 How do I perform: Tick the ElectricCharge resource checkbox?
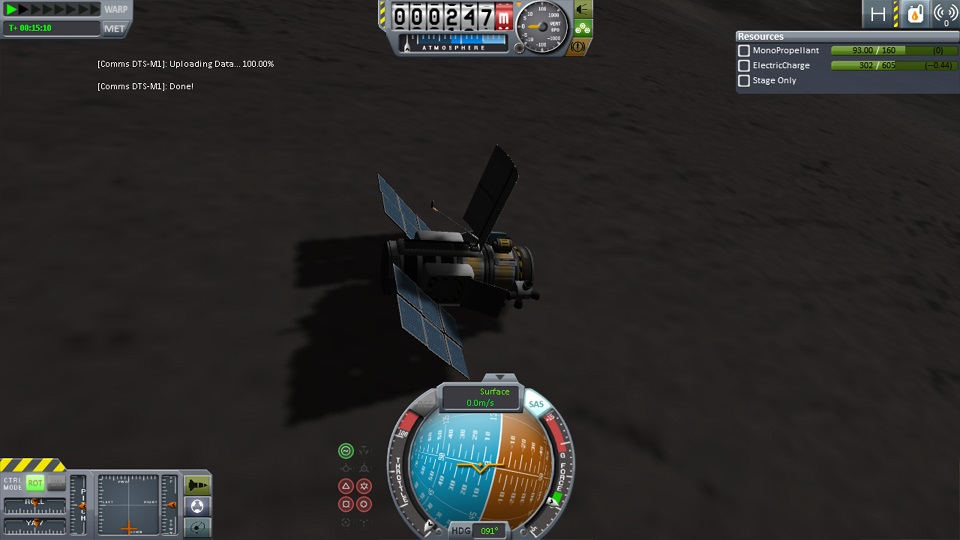744,65
